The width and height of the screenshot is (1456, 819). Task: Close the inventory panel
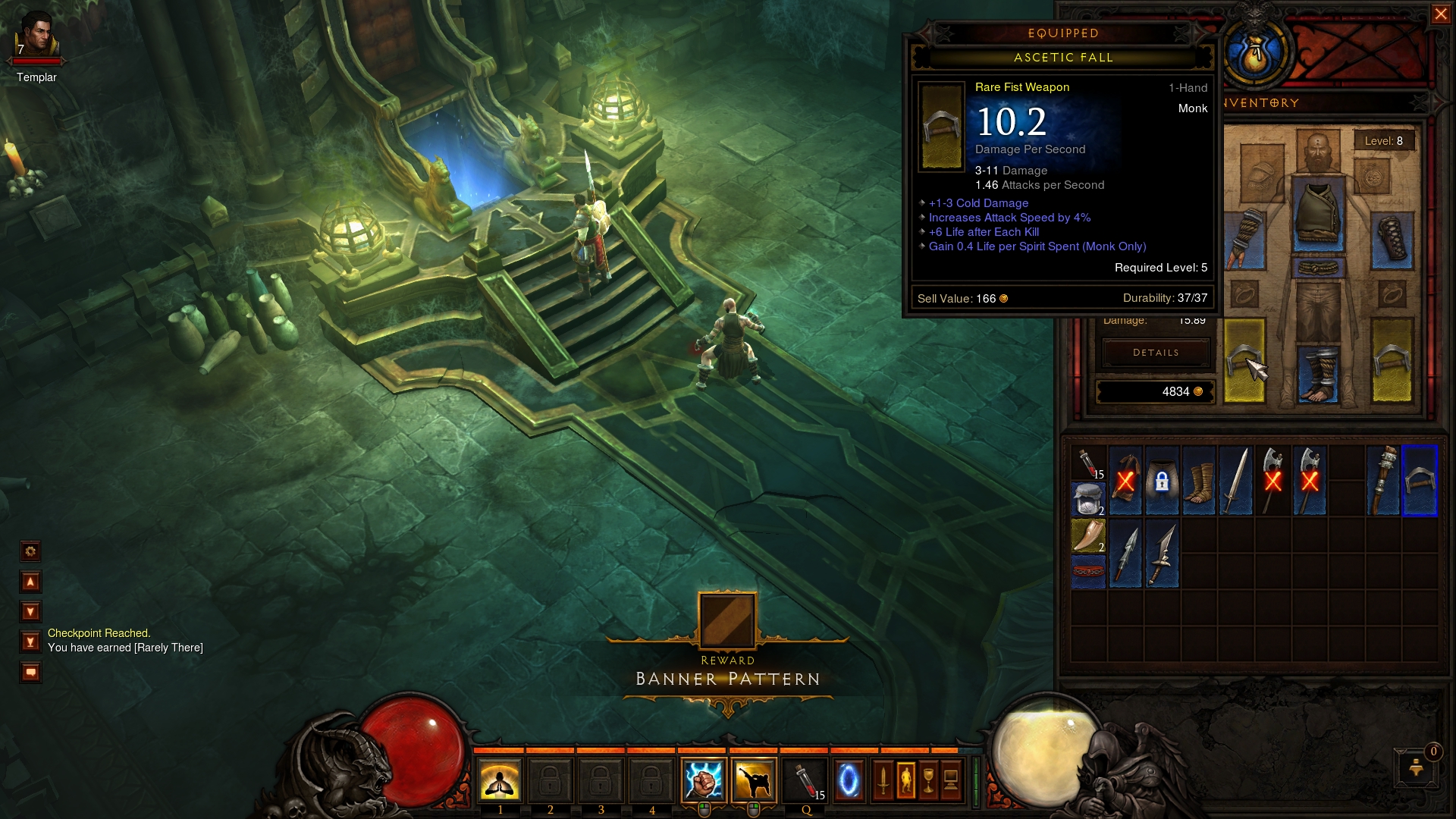pos(1440,14)
